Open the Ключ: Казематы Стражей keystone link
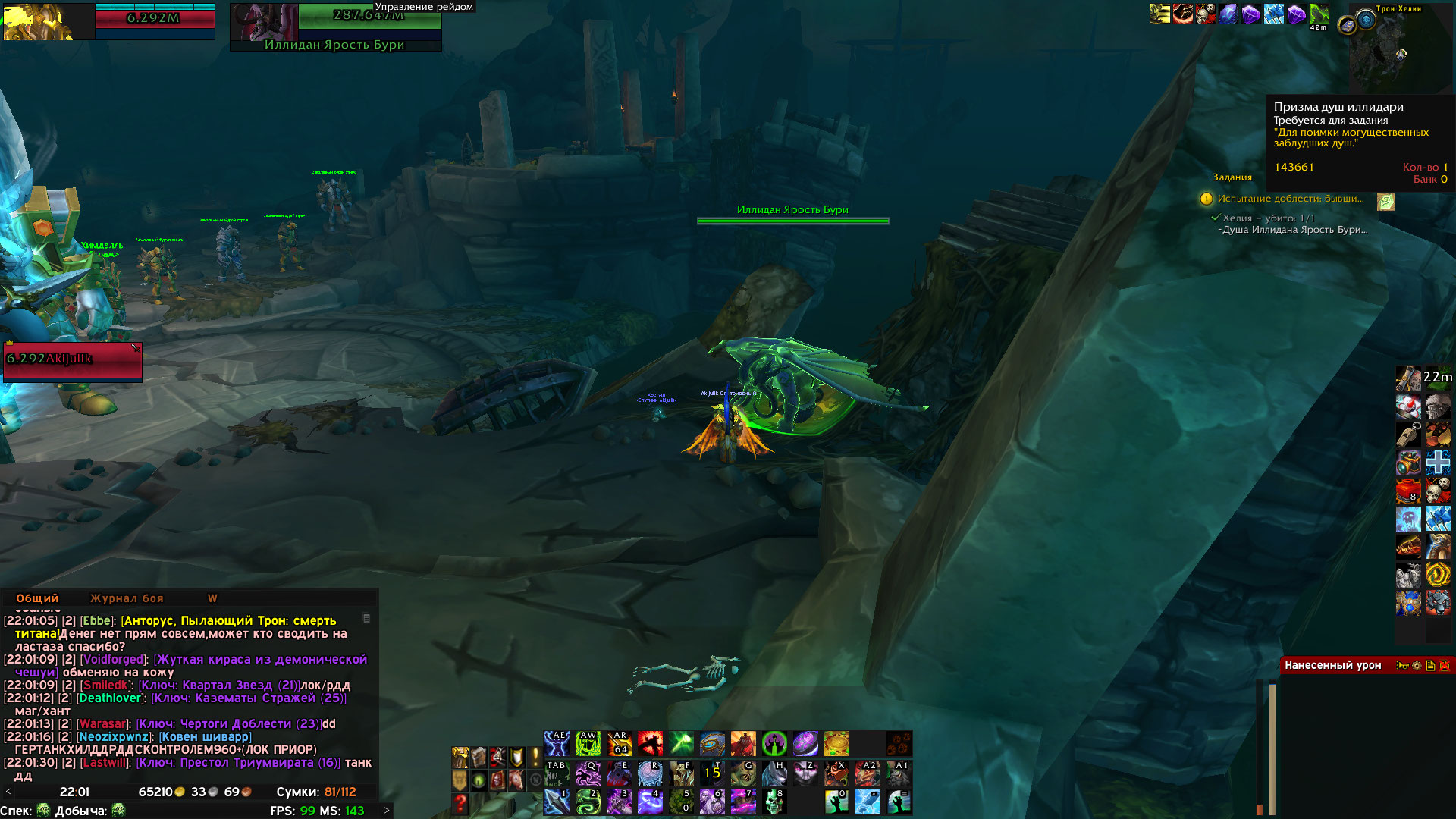 [249, 698]
